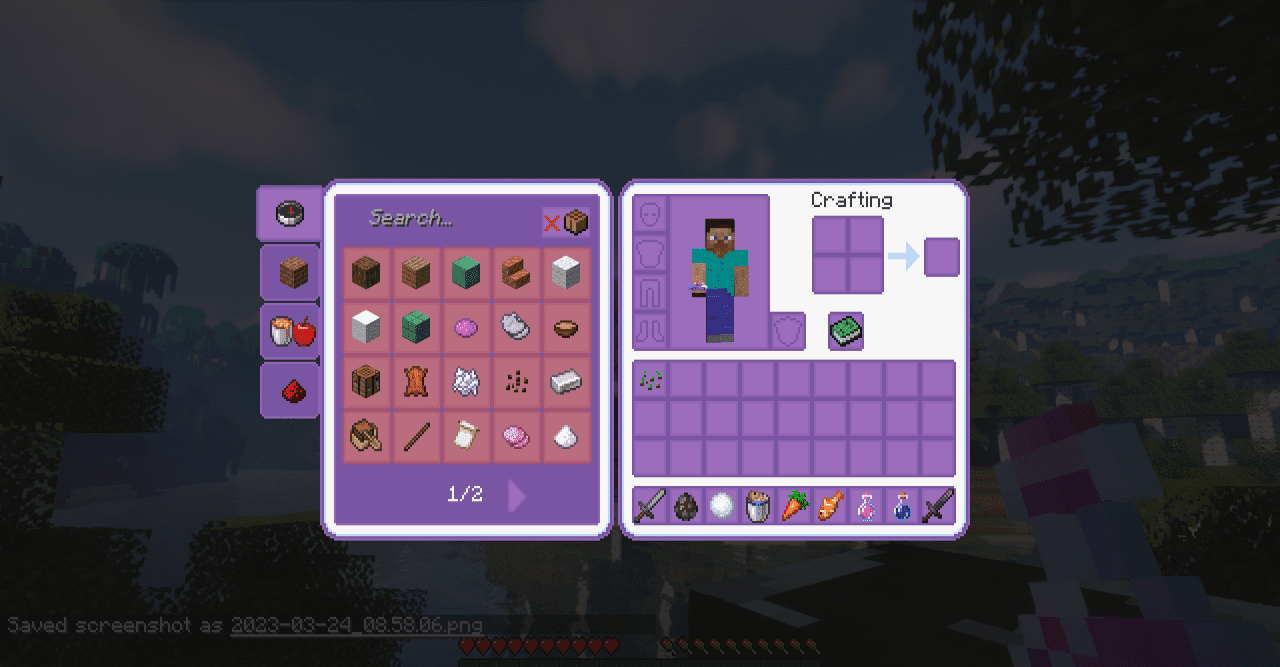
Task: Pick up the seeds in the inventory
Action: pyautogui.click(x=651, y=380)
